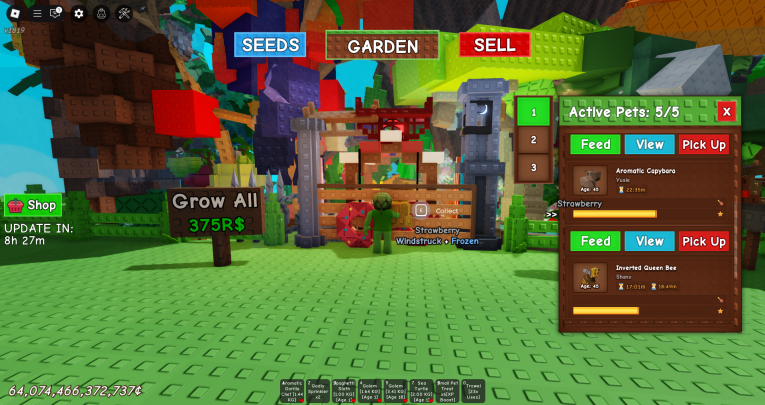Pick Up the Aromatic Capybara
Screen dimensions: 765x405
pyautogui.click(x=704, y=145)
